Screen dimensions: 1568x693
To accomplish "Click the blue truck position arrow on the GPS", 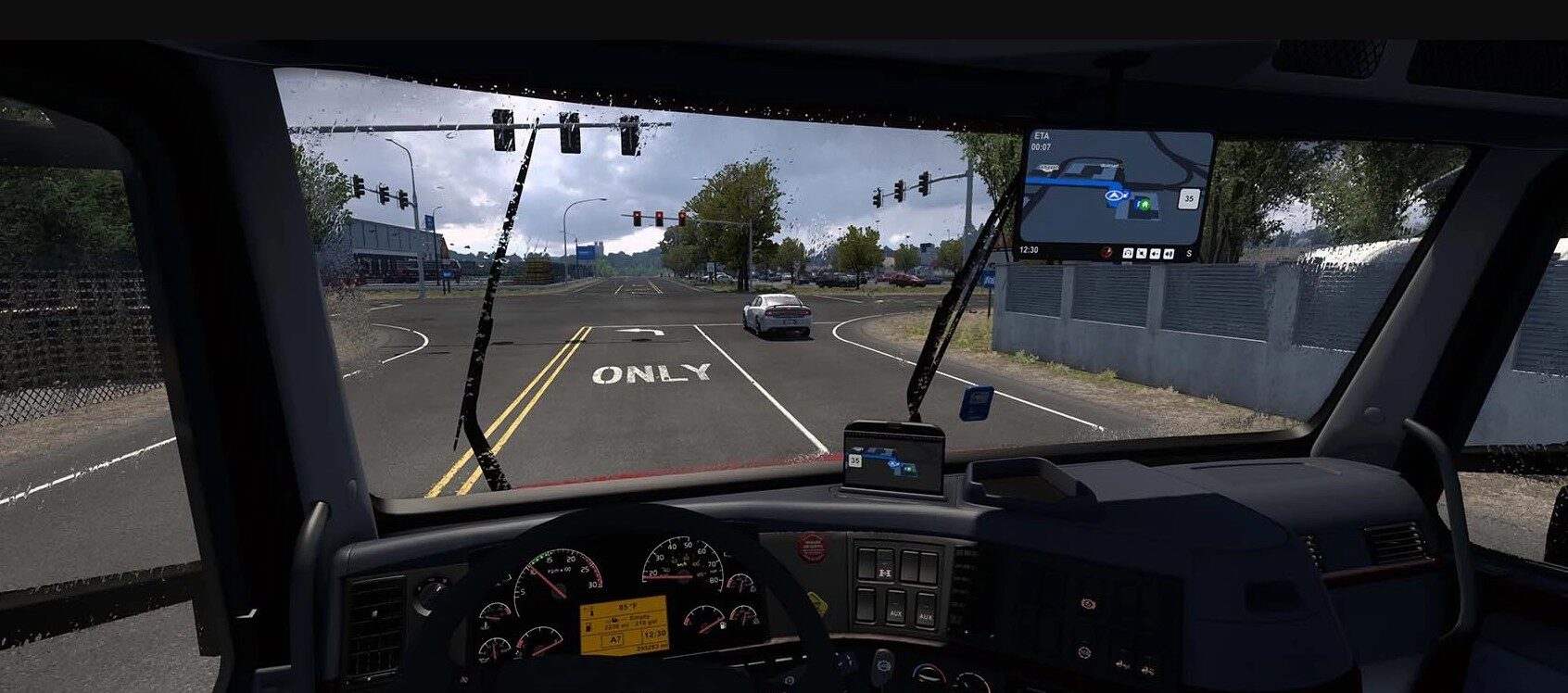I will 1115,195.
